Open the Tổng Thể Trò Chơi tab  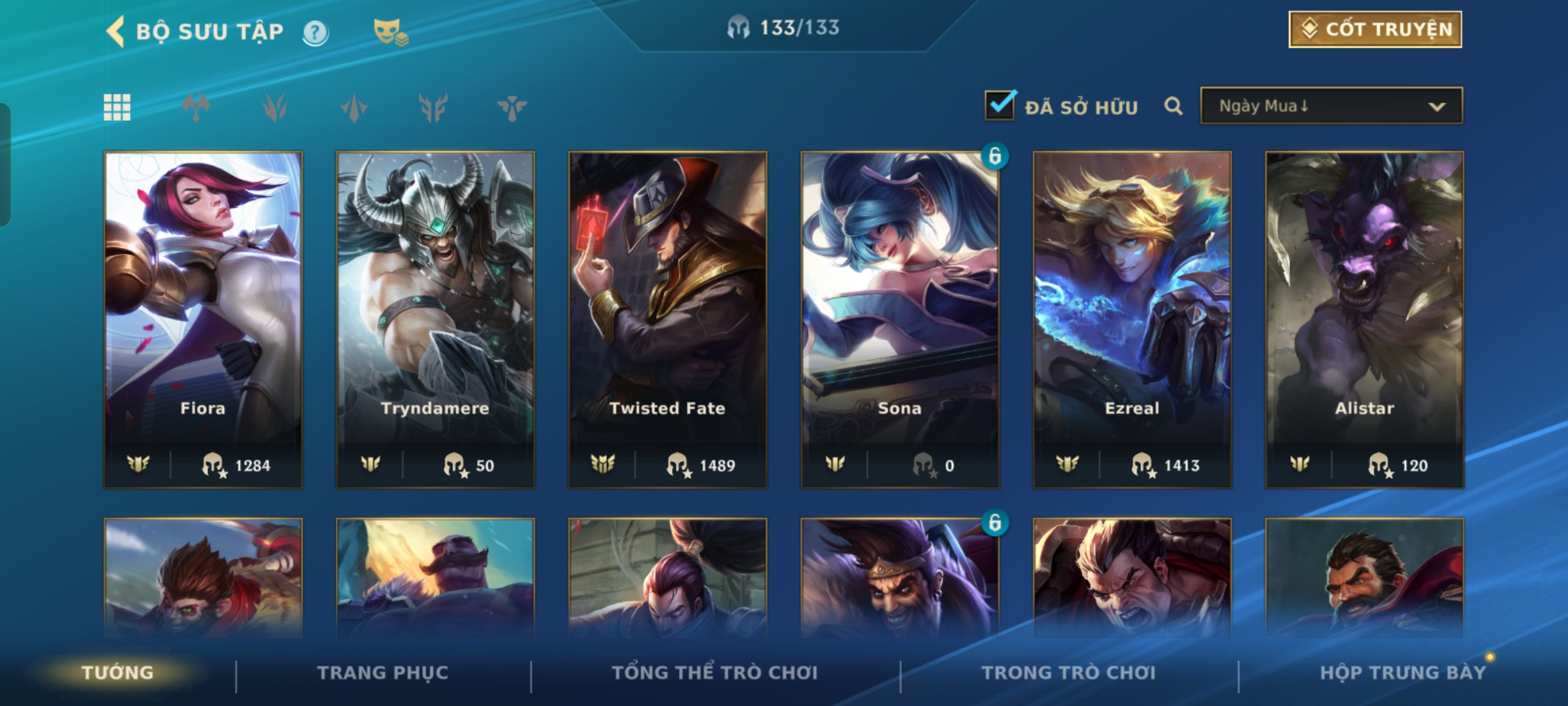[x=715, y=673]
